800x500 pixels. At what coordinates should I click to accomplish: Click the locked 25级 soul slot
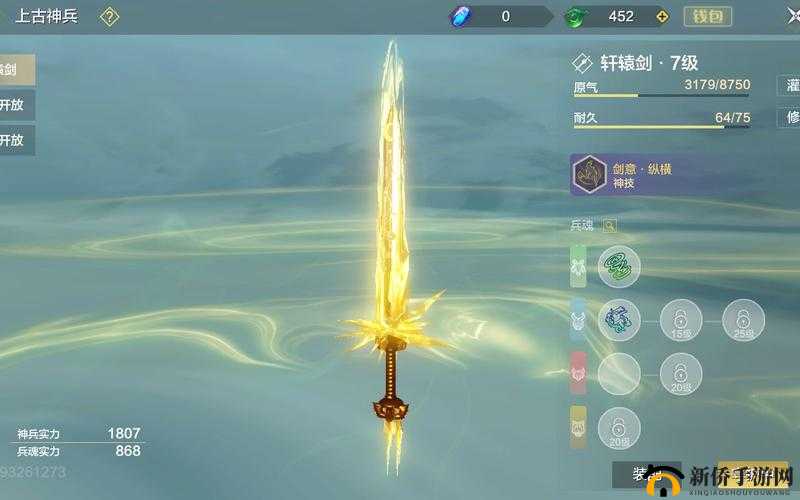click(743, 320)
